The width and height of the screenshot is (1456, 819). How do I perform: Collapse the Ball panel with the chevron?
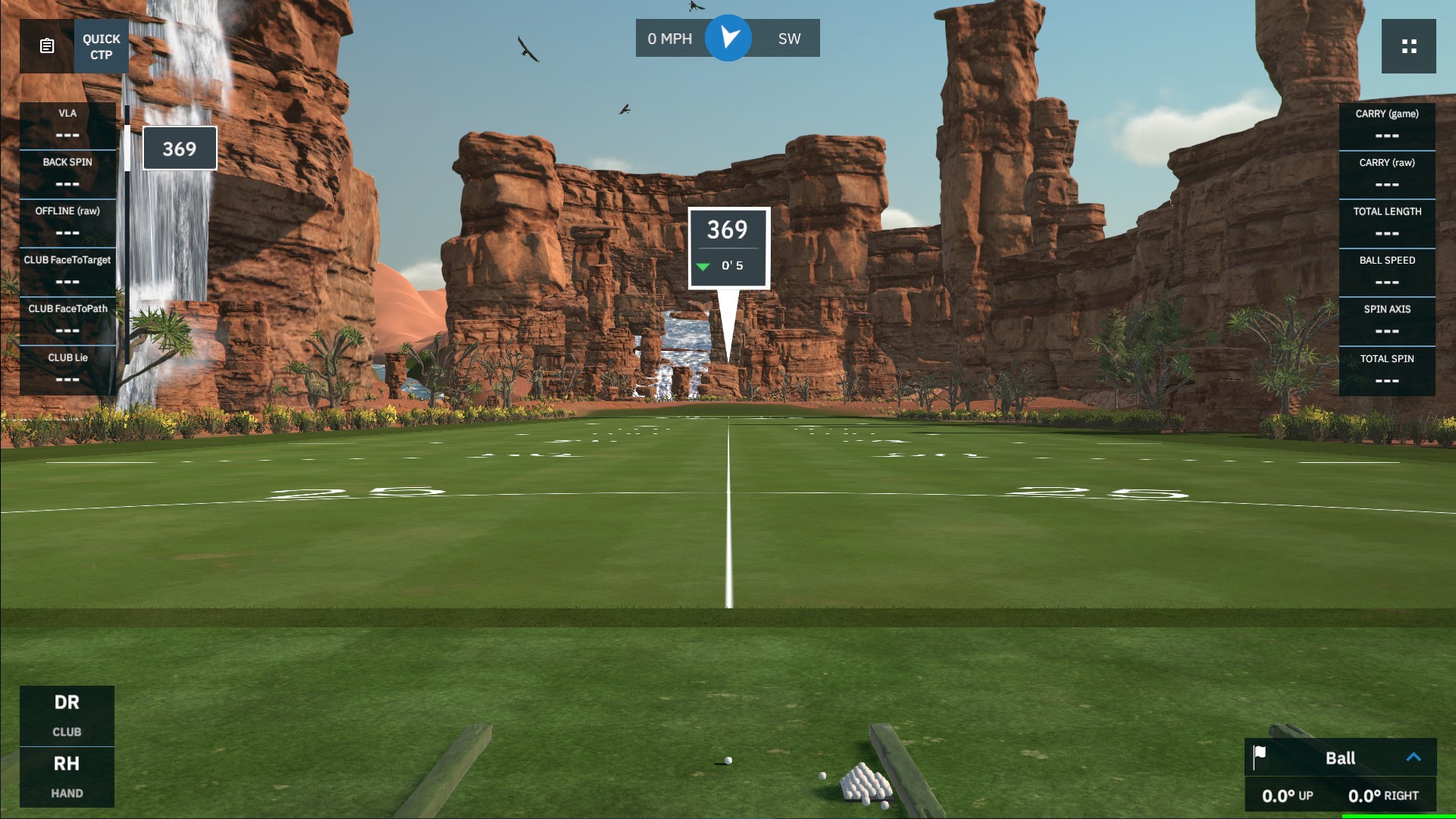1413,757
